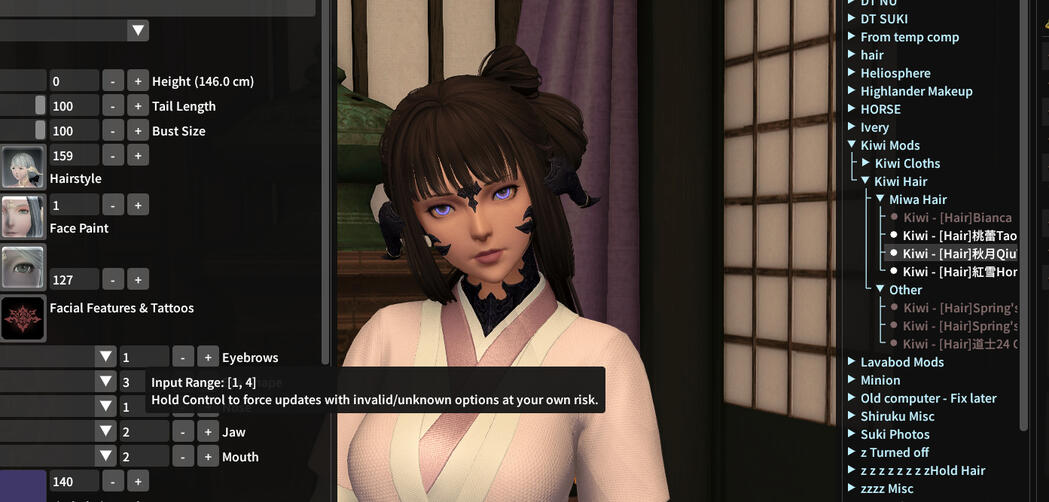The height and width of the screenshot is (502, 1049).
Task: Open the Highlander Makeup folder
Action: pos(916,91)
